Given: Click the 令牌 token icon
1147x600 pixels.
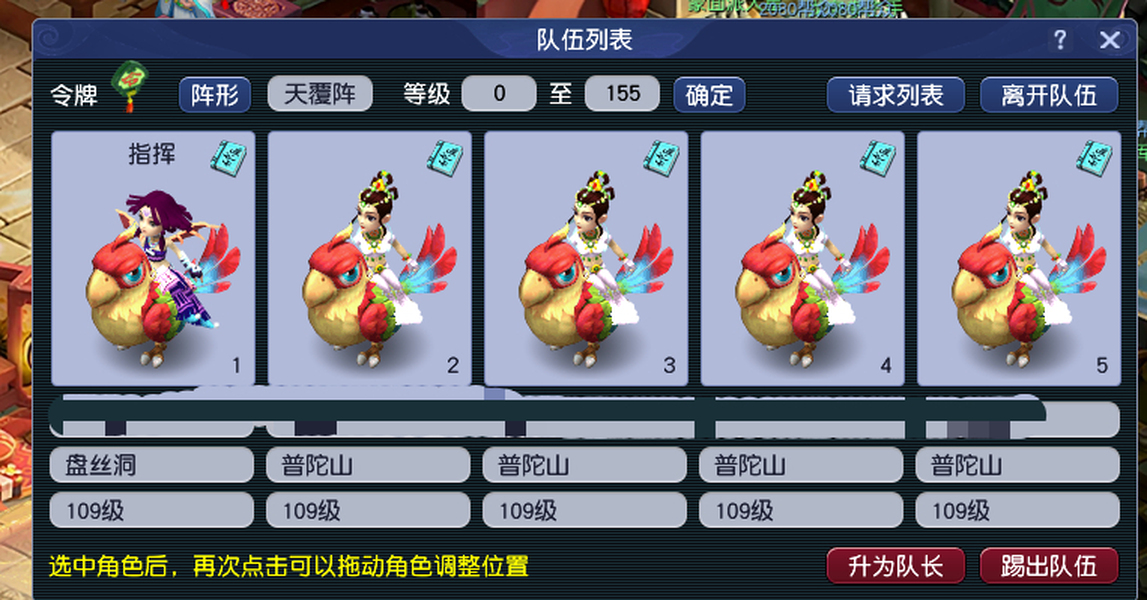Looking at the screenshot, I should tap(130, 85).
